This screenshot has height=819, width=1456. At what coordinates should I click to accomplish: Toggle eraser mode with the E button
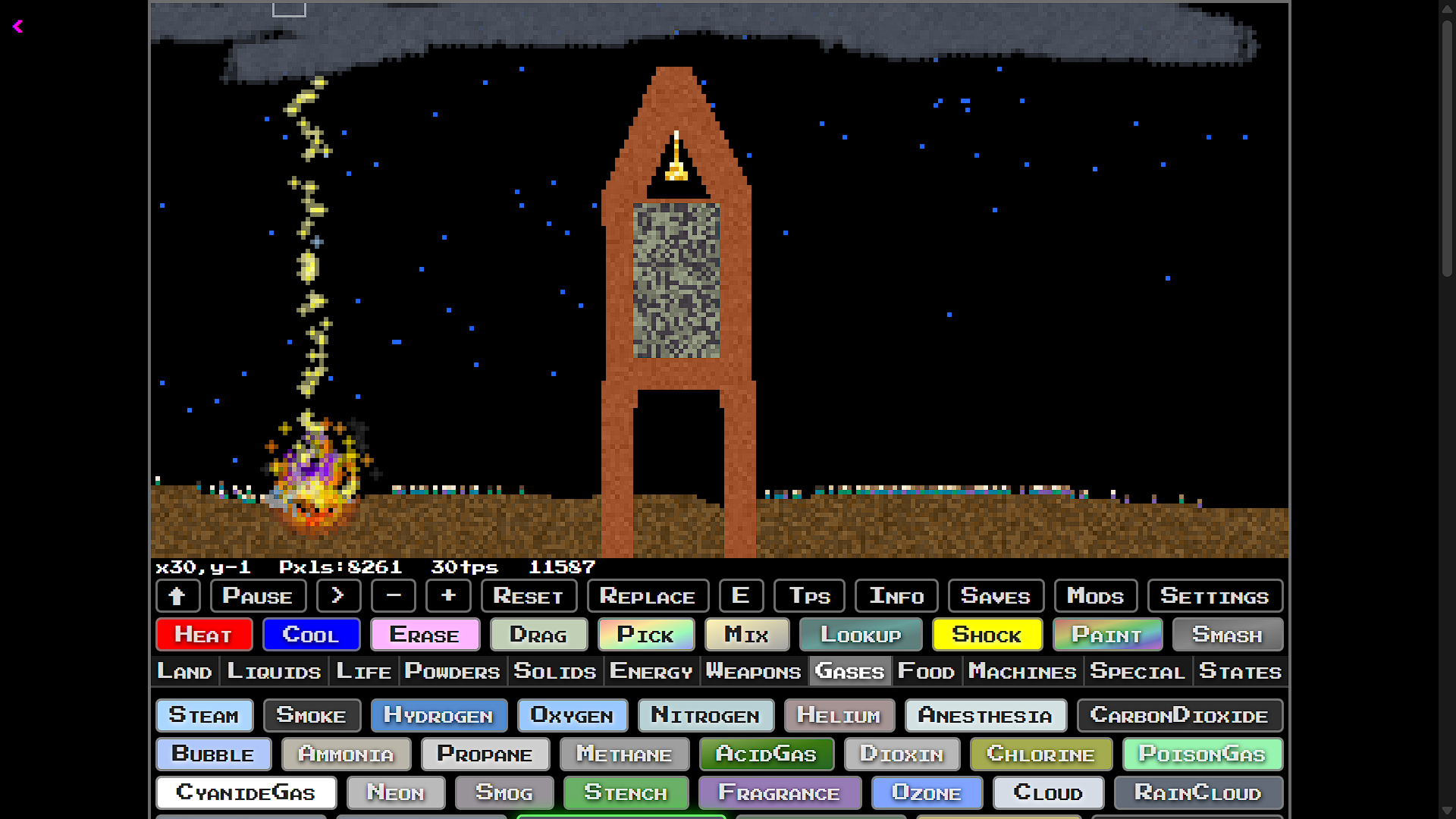tap(741, 596)
